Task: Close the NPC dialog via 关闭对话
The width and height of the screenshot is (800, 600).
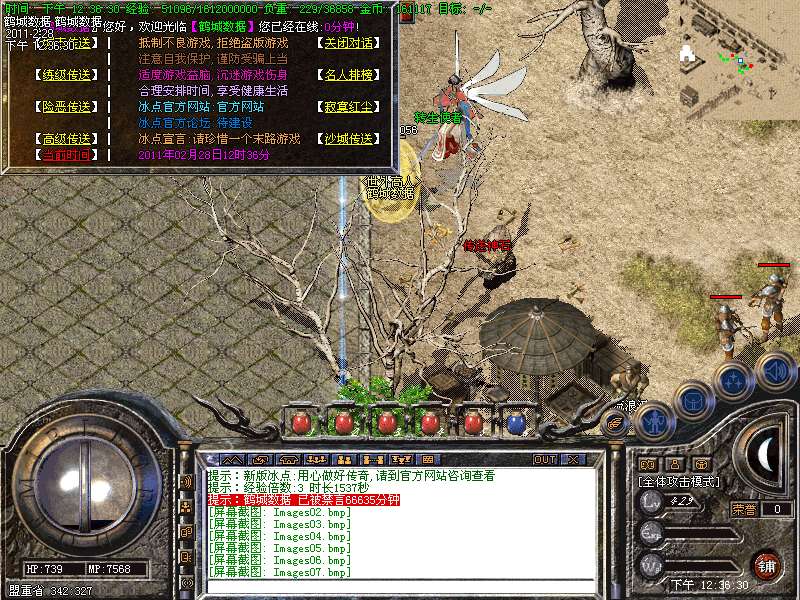Action: (348, 44)
